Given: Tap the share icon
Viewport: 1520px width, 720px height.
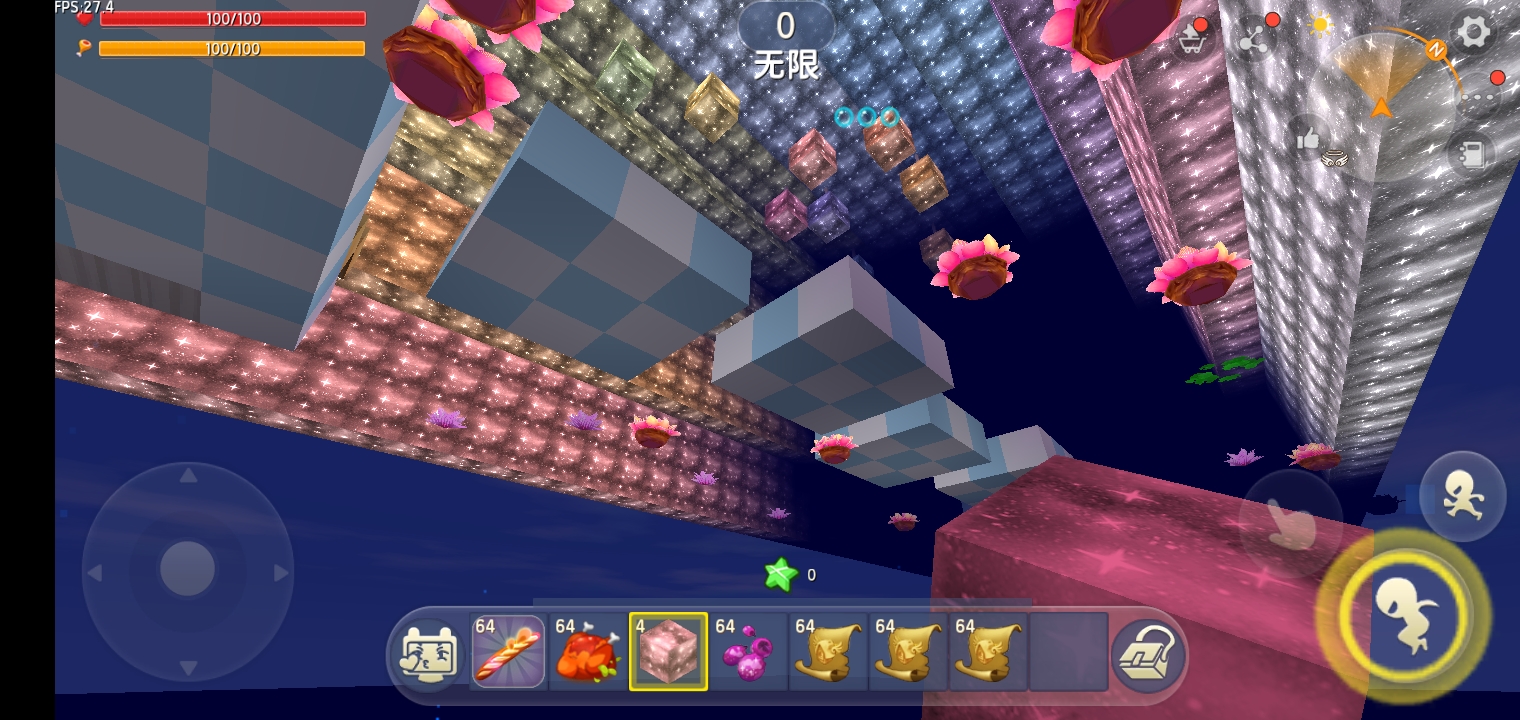Looking at the screenshot, I should (x=1254, y=40).
